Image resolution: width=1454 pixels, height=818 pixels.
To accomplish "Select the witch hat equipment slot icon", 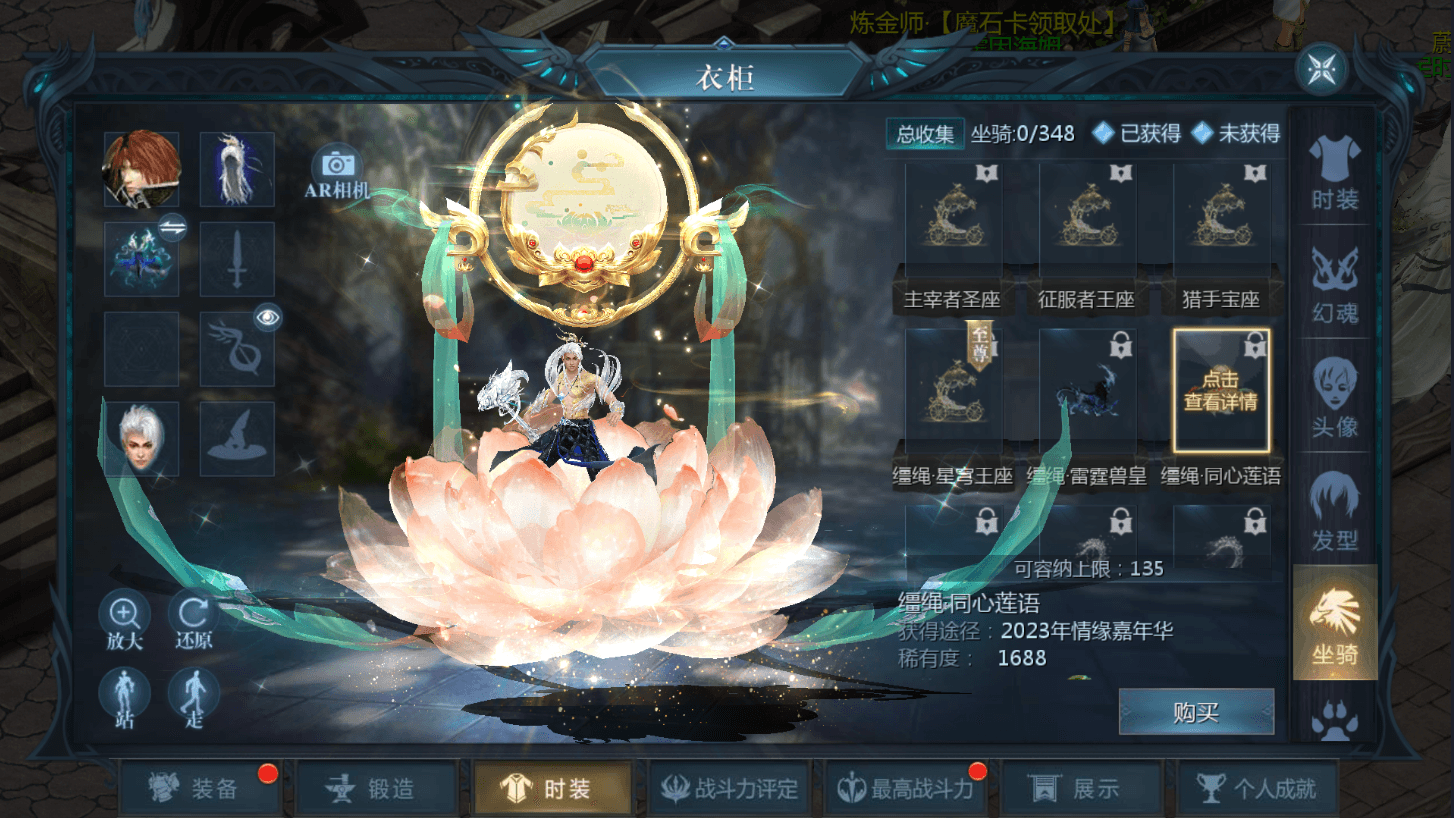I will (x=237, y=440).
